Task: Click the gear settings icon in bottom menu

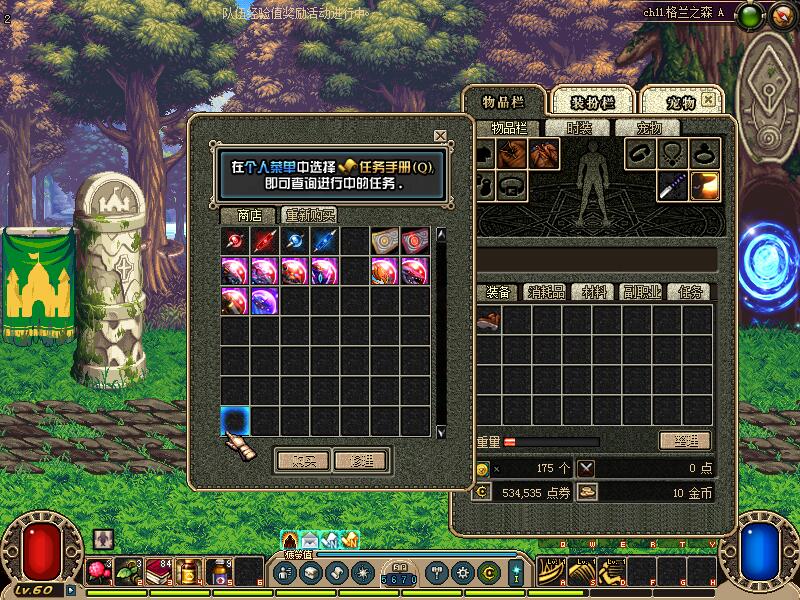Action: pos(463,573)
